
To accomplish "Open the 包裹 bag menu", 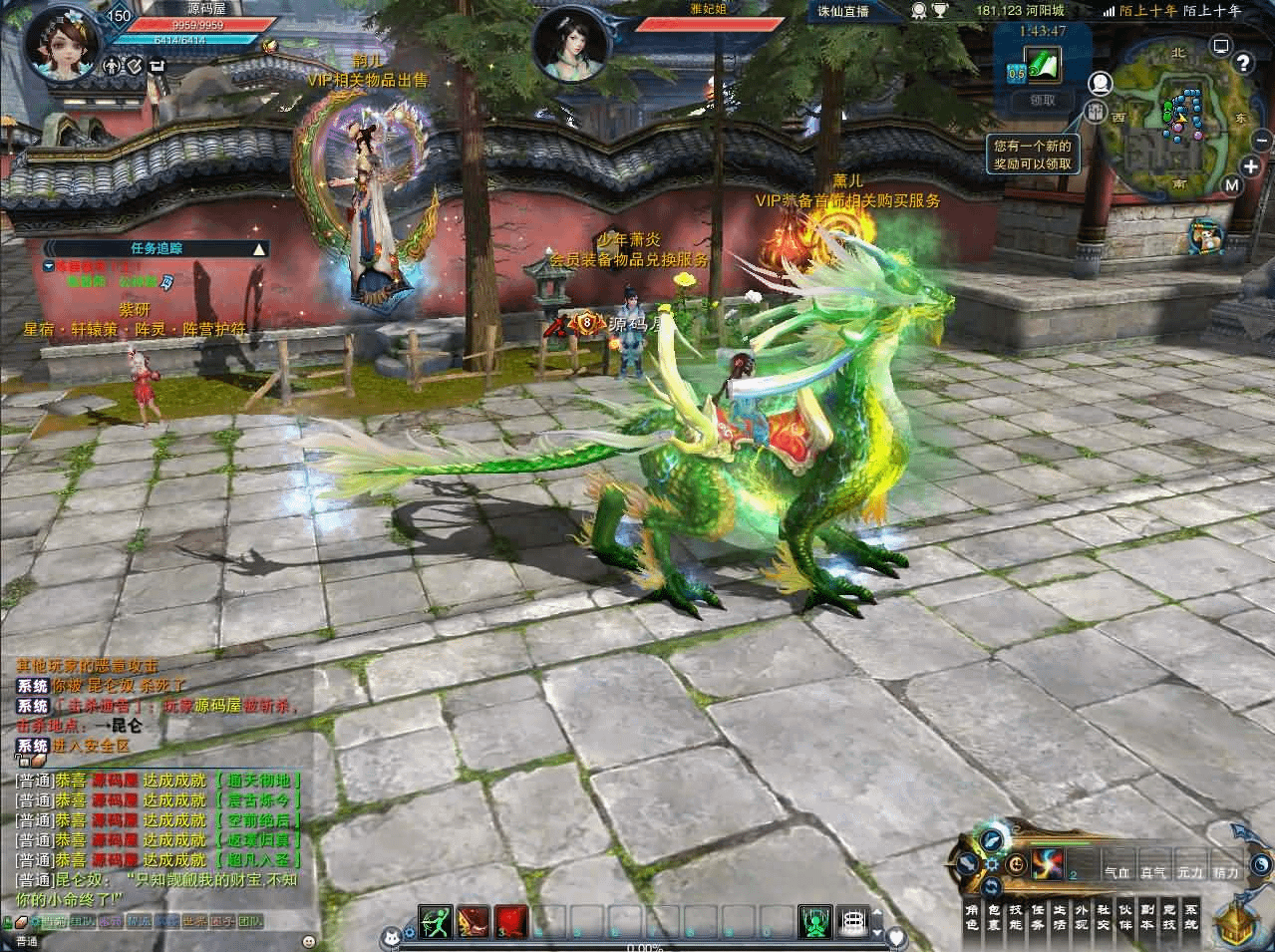I will pyautogui.click(x=994, y=916).
